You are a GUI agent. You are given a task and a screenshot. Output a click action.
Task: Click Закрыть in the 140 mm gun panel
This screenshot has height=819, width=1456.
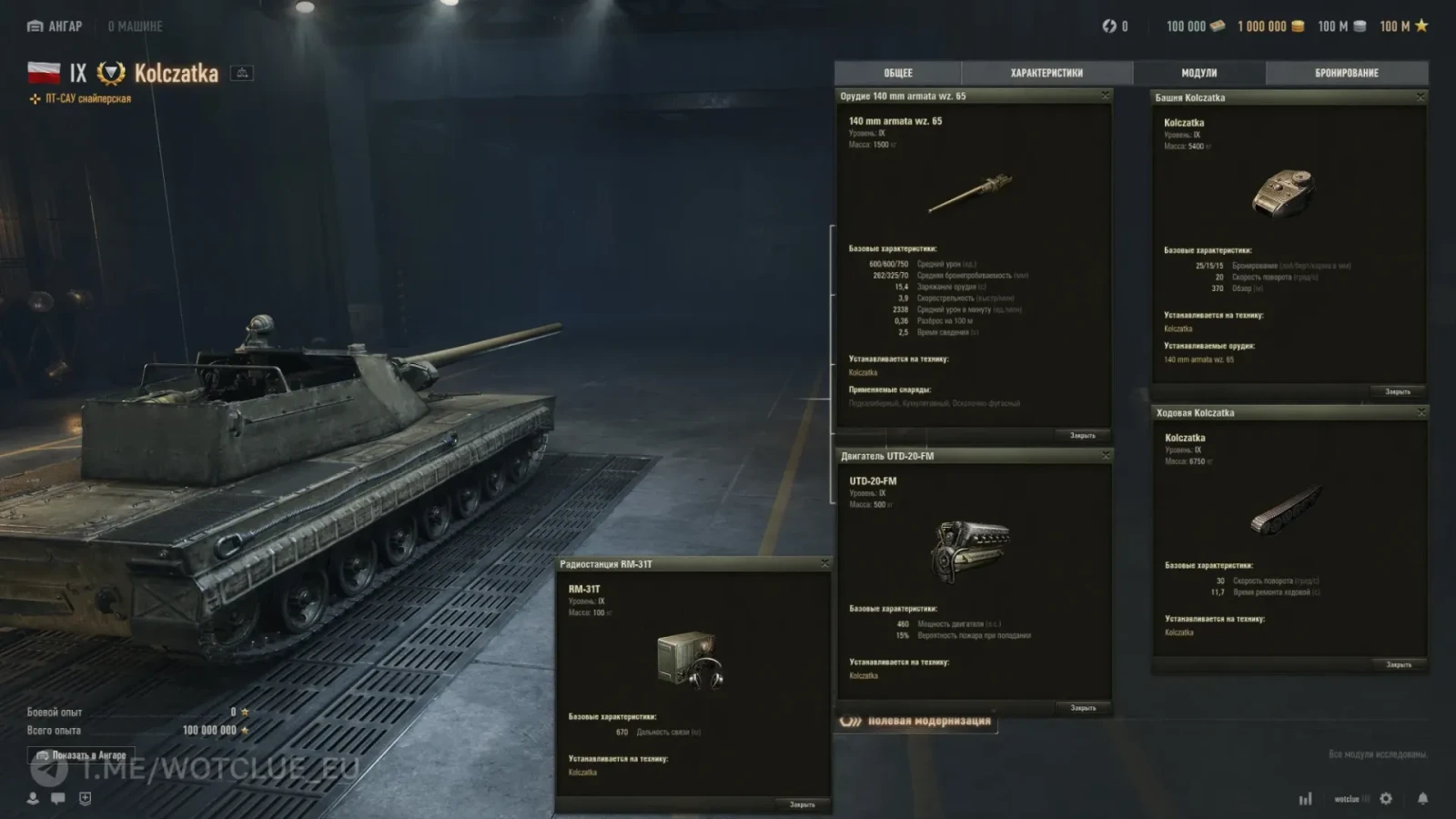1082,436
